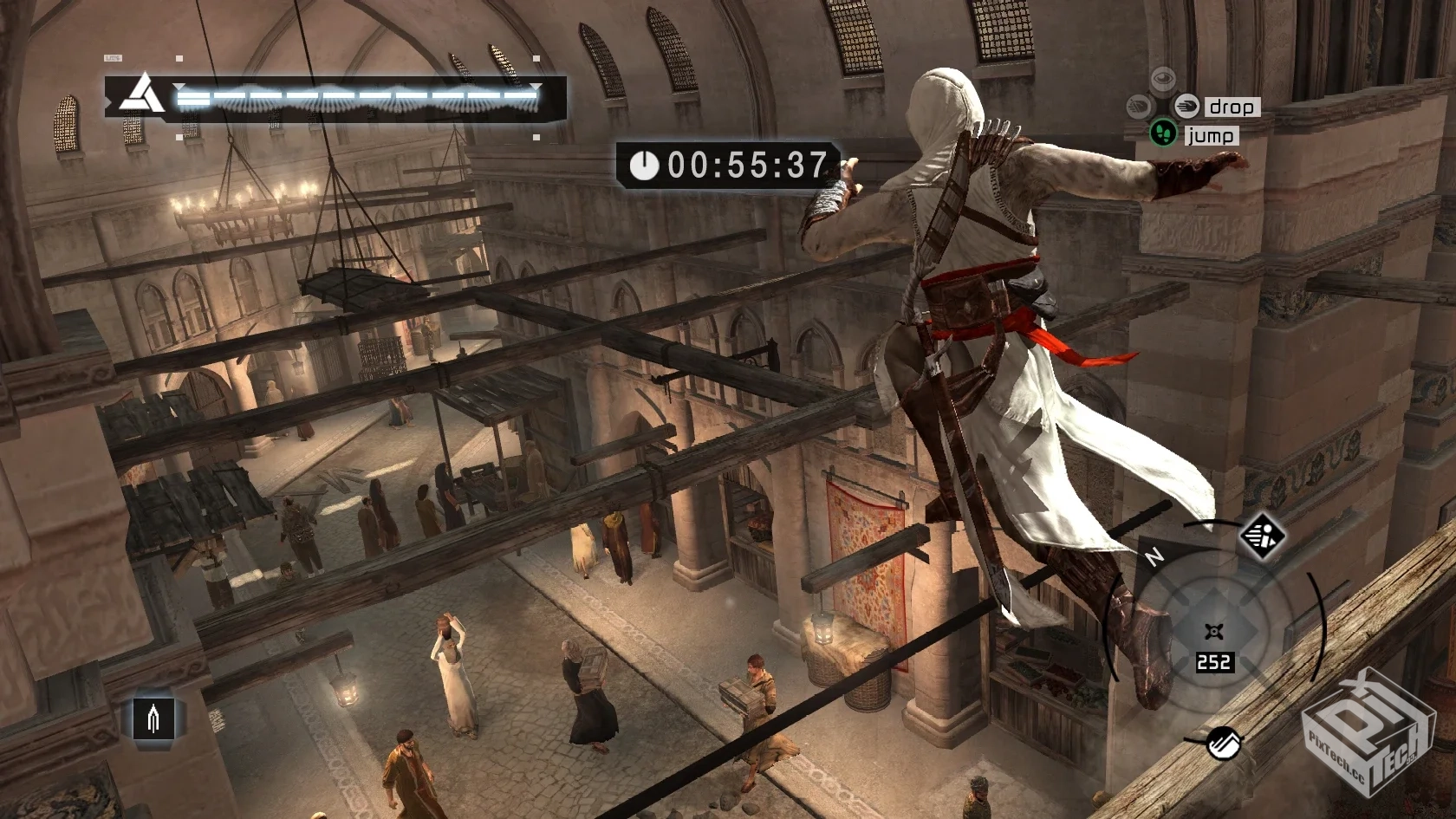
Task: Click the Abstergo triangle logo
Action: [141, 95]
